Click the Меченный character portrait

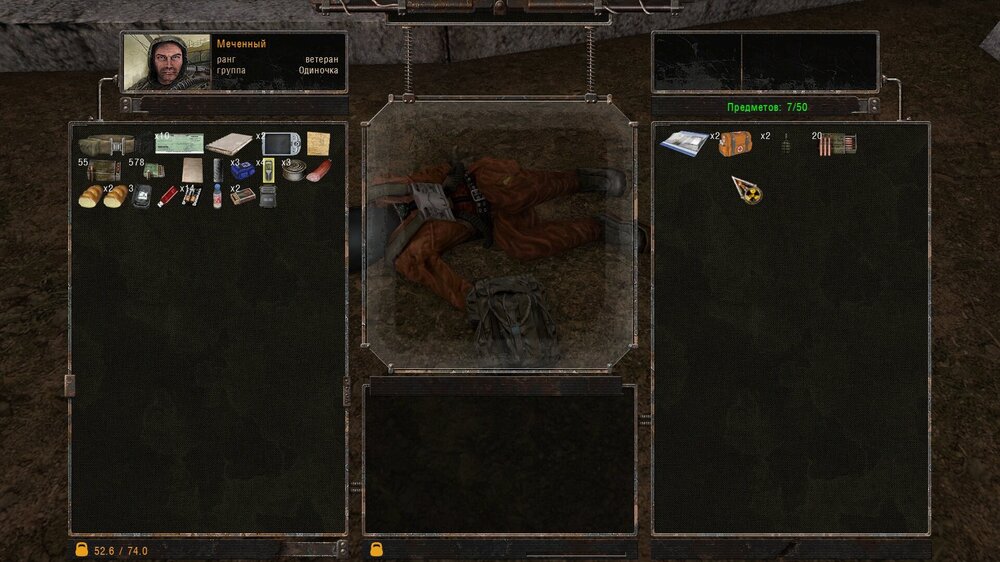167,62
